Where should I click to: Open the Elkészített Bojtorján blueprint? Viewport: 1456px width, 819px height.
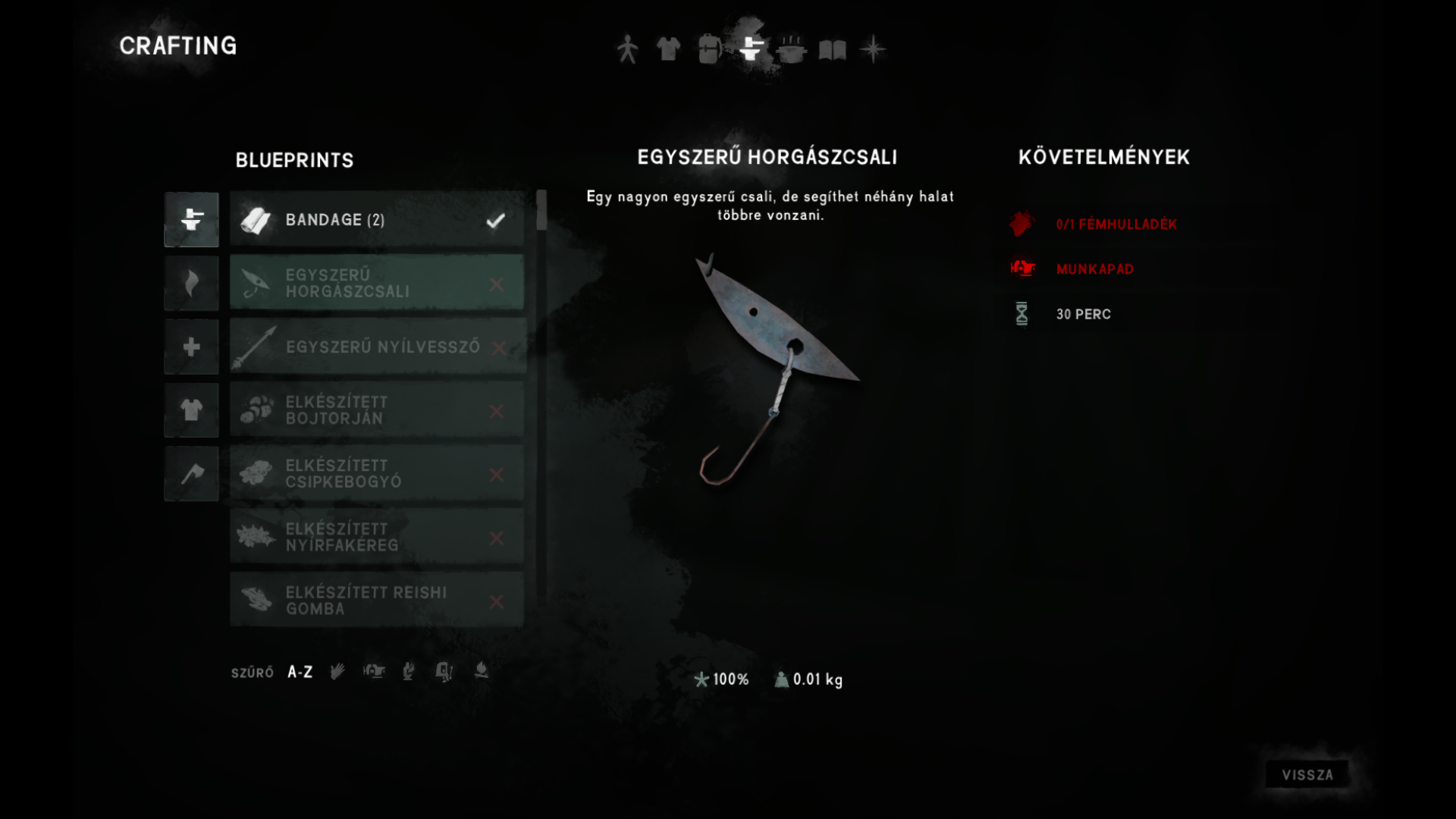point(377,410)
